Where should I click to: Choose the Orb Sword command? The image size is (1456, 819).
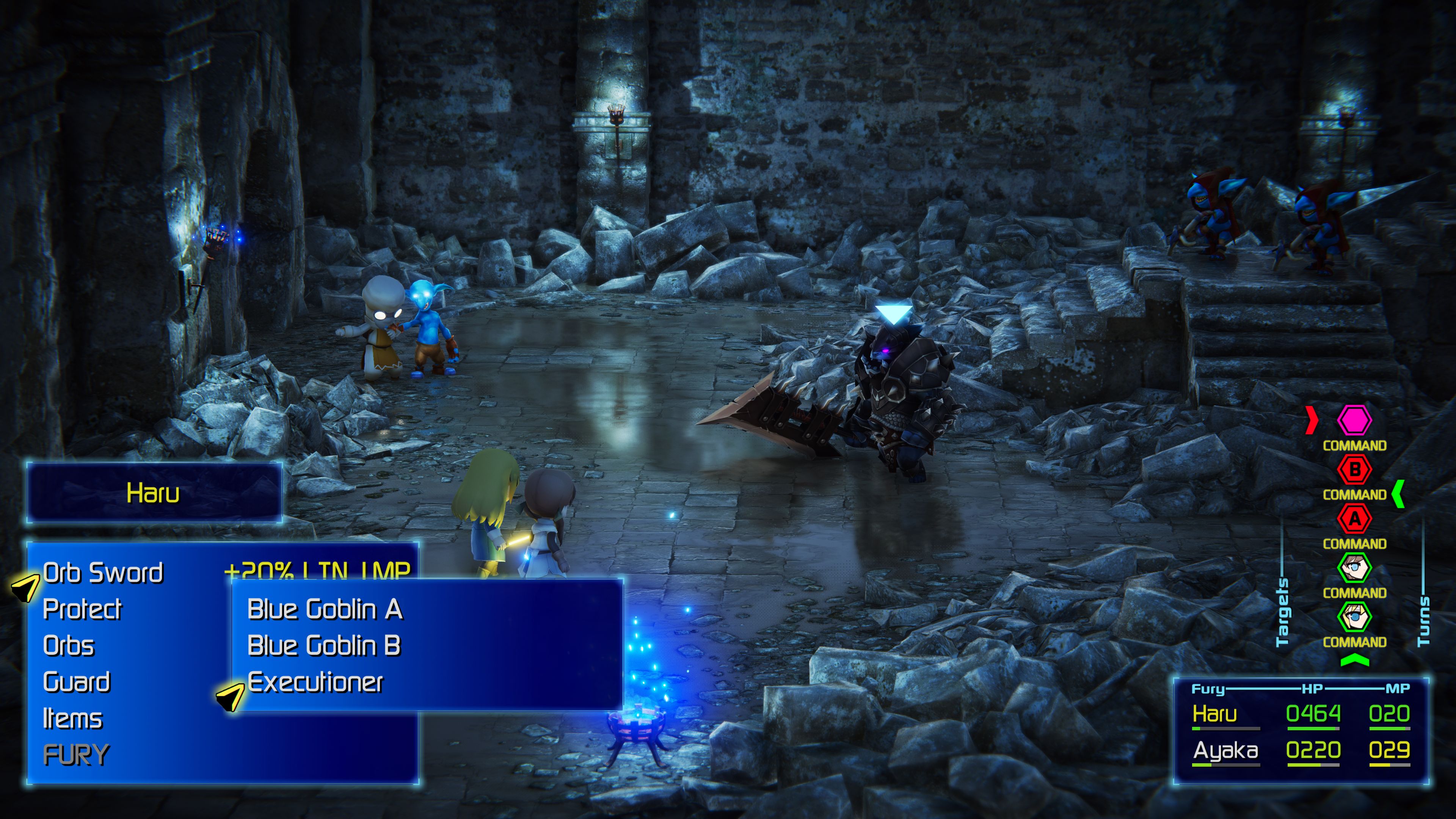[103, 573]
